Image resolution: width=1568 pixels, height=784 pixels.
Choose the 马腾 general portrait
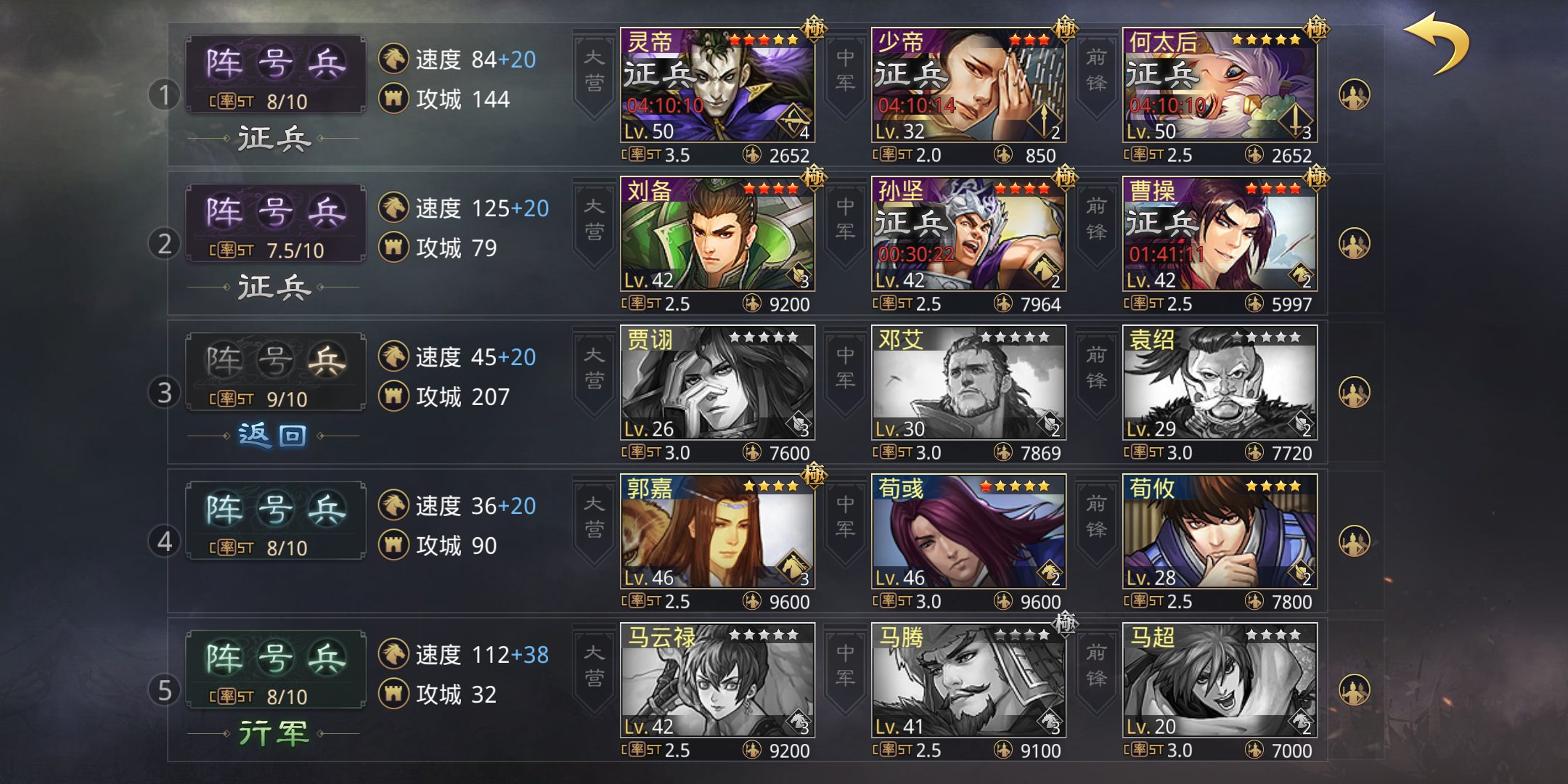(x=968, y=681)
